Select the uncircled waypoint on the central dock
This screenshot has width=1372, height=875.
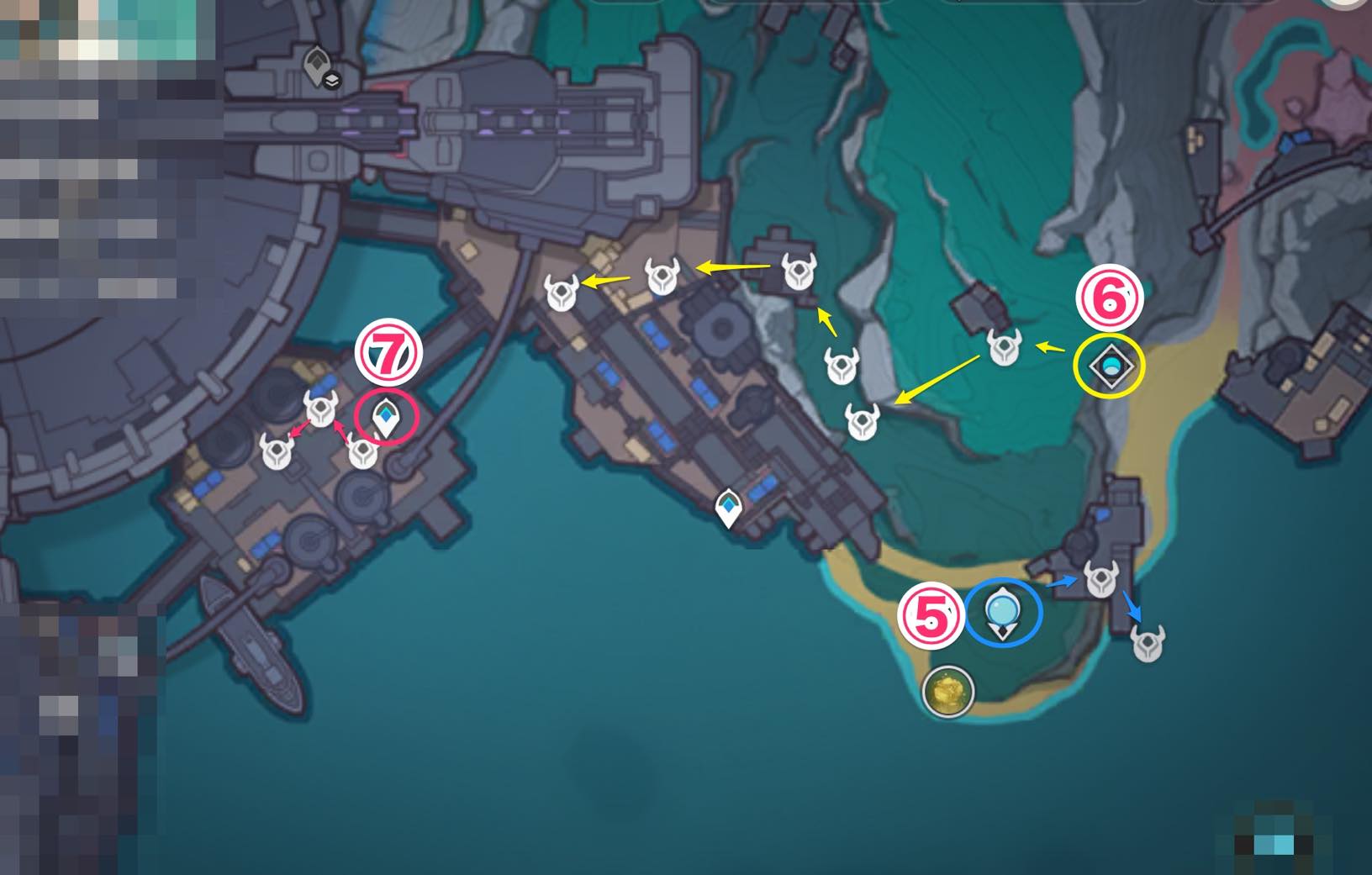(728, 508)
